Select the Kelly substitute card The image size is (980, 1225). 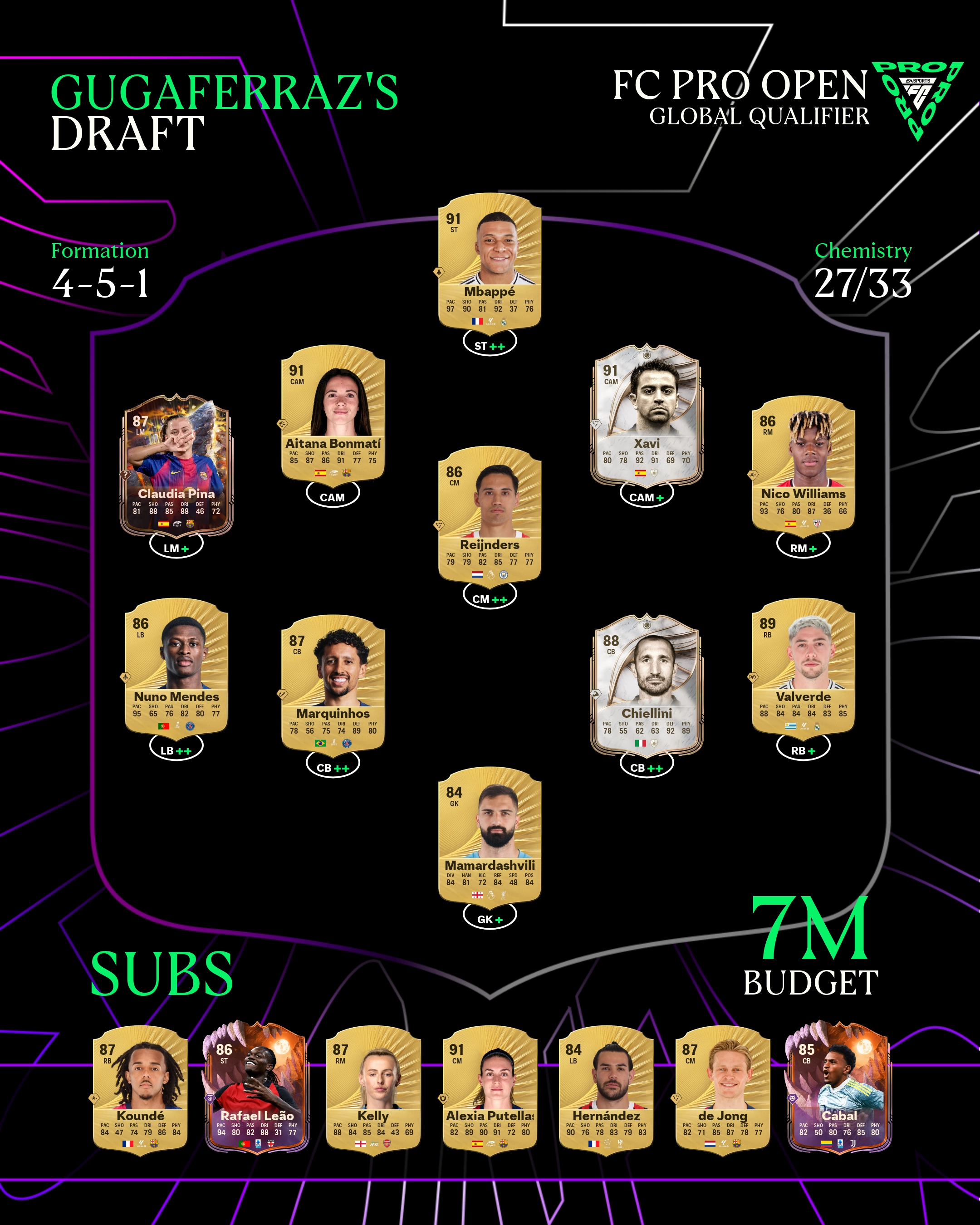tap(372, 1090)
